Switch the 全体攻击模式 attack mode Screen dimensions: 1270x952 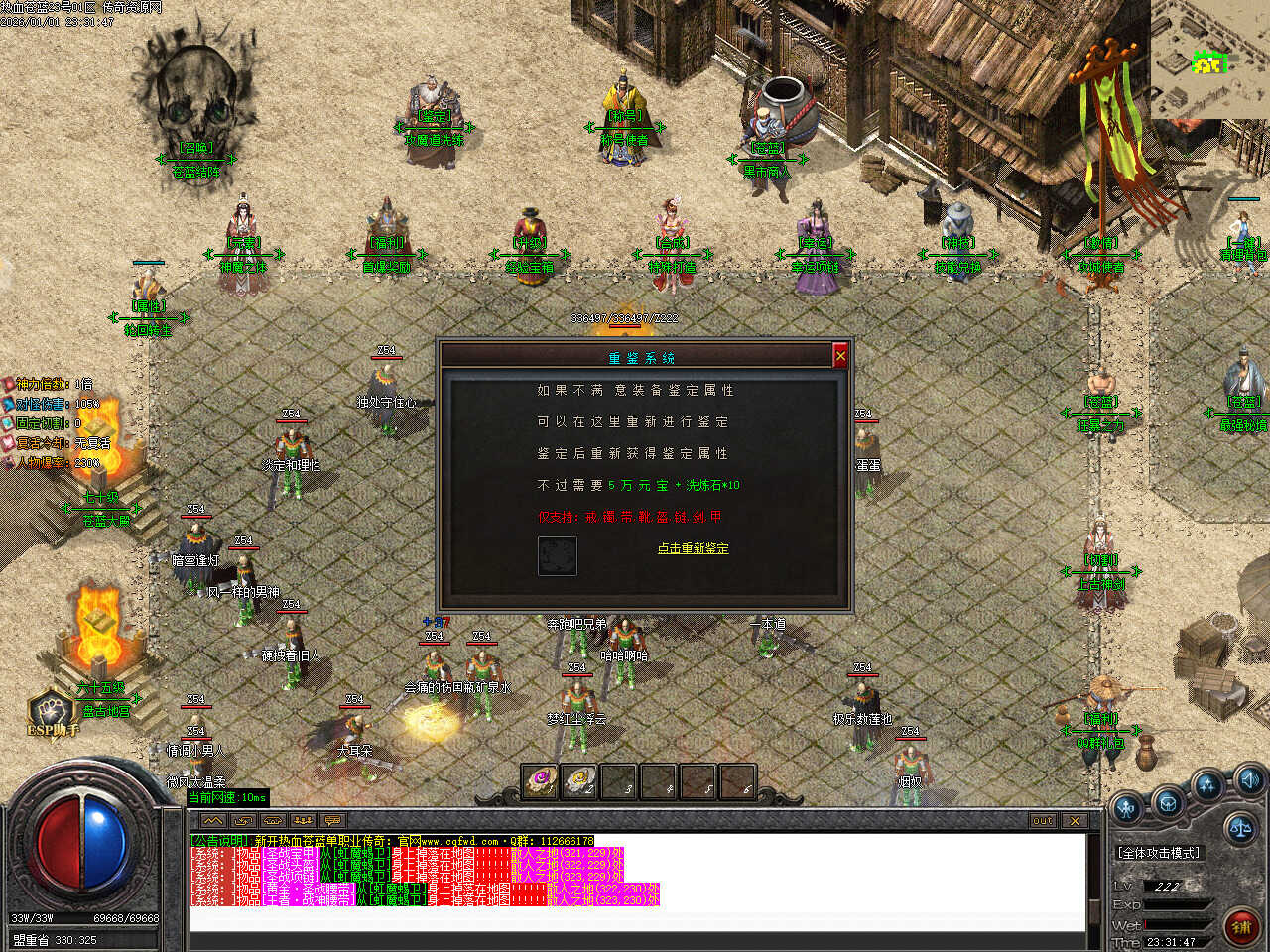(x=1159, y=853)
